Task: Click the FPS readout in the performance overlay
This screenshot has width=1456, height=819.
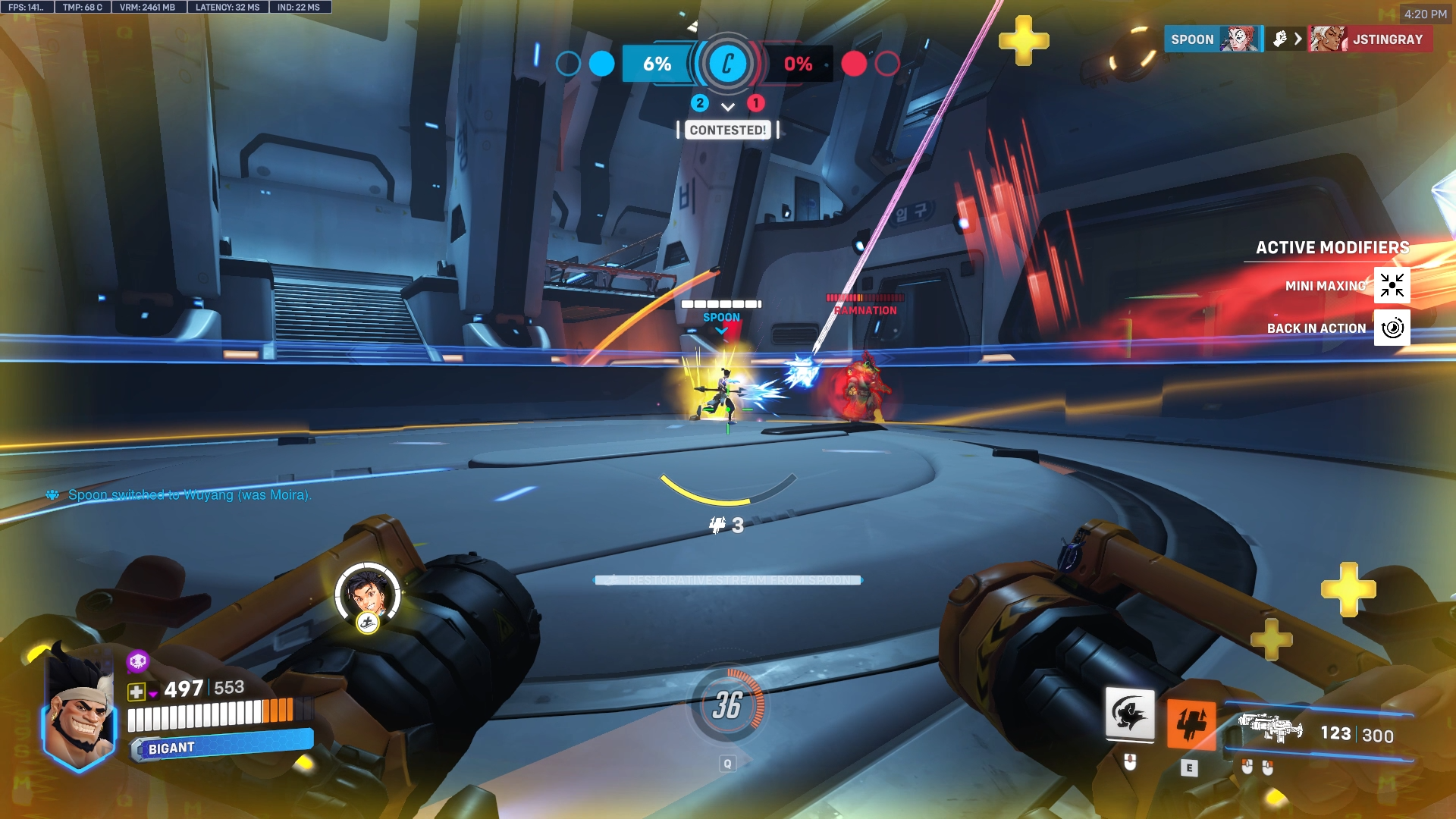Action: click(27, 8)
